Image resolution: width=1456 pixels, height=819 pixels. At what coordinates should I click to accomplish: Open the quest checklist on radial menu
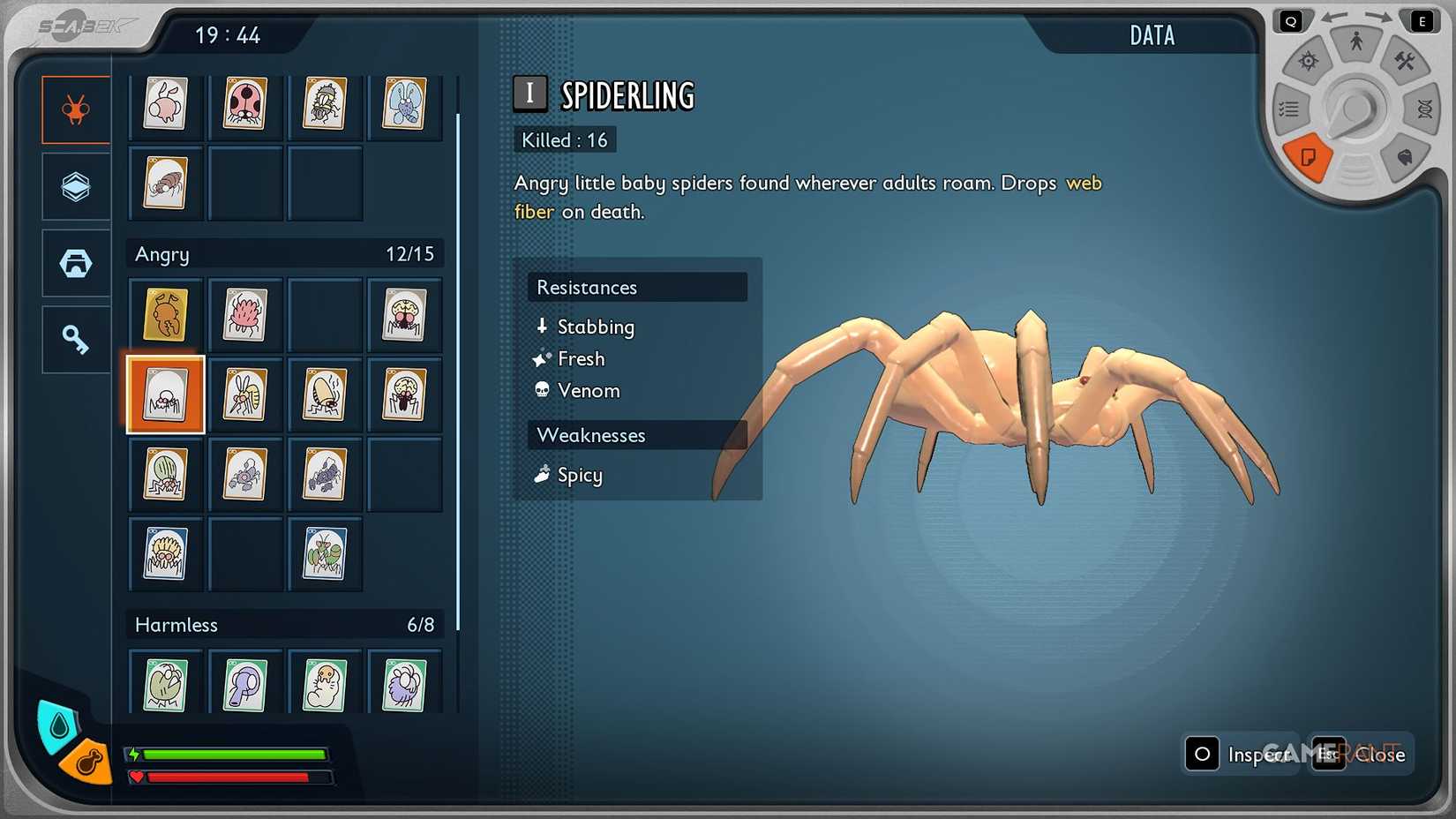[1289, 108]
